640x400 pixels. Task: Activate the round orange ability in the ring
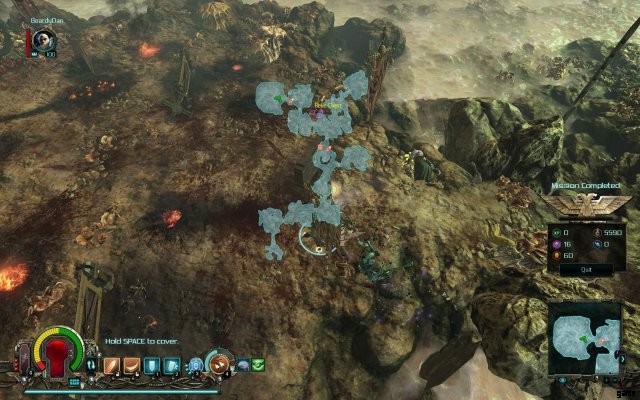(219, 363)
